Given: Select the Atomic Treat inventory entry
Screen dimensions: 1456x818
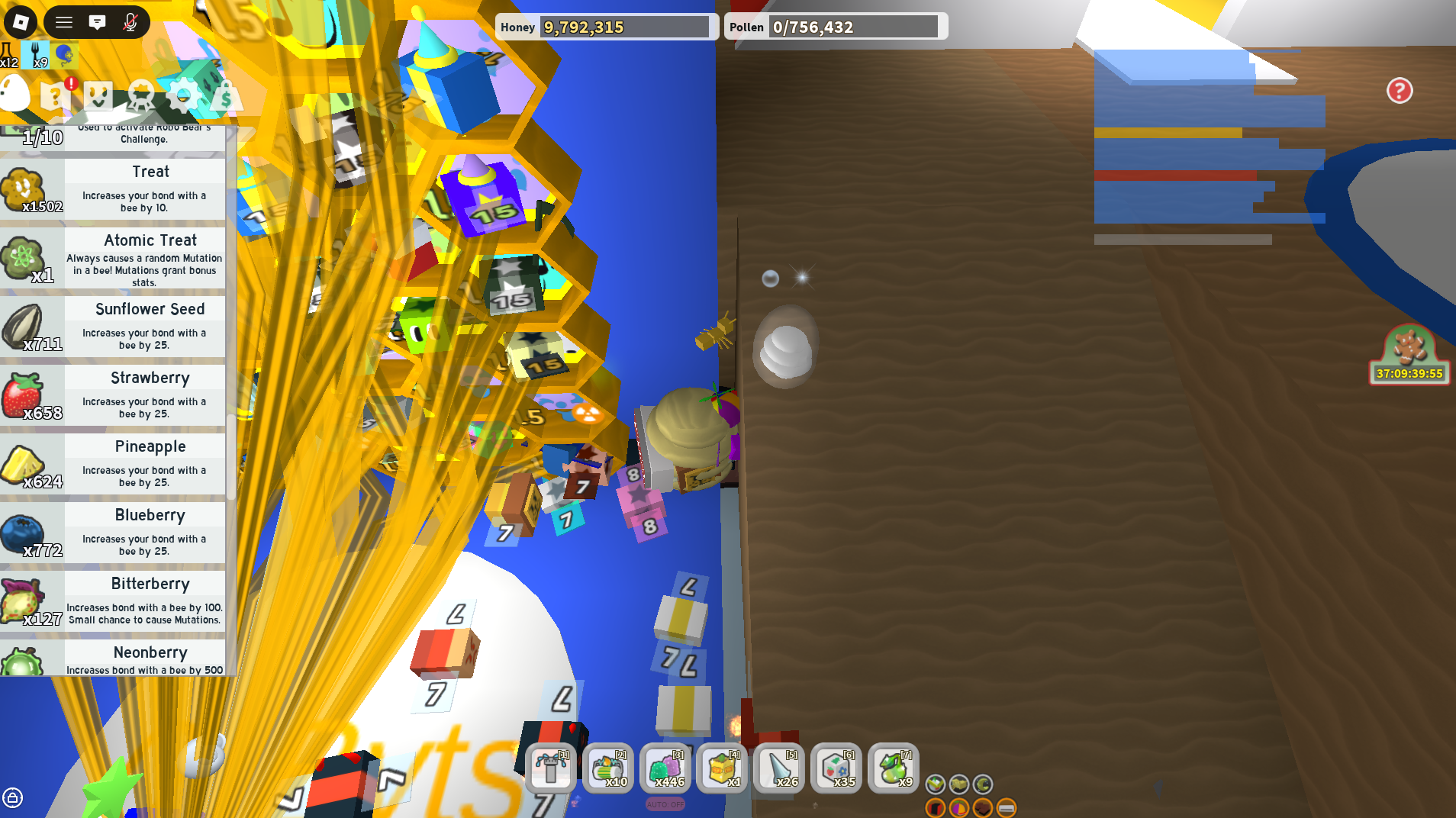Looking at the screenshot, I should [113, 258].
